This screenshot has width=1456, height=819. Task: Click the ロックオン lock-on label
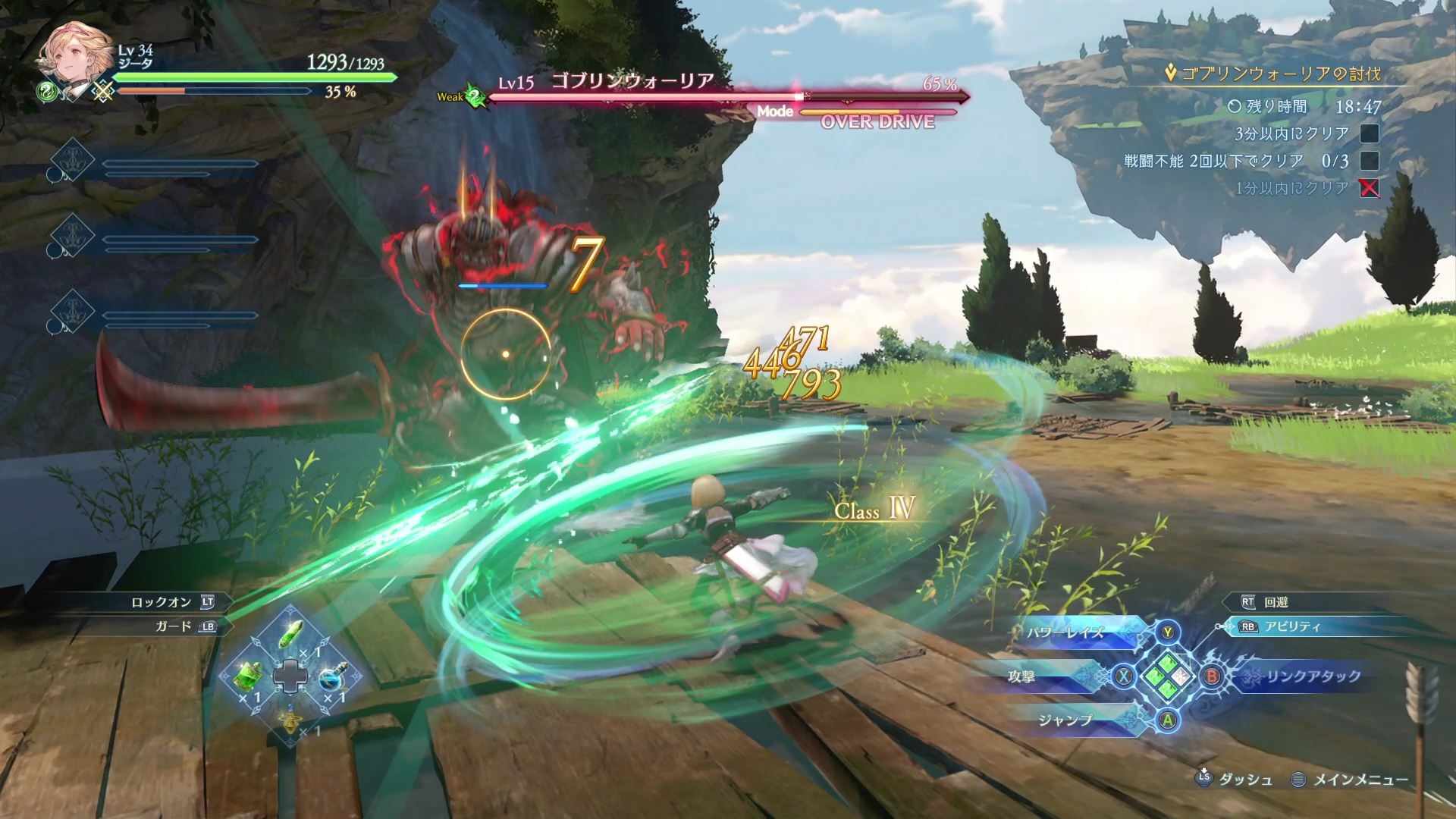click(x=161, y=602)
